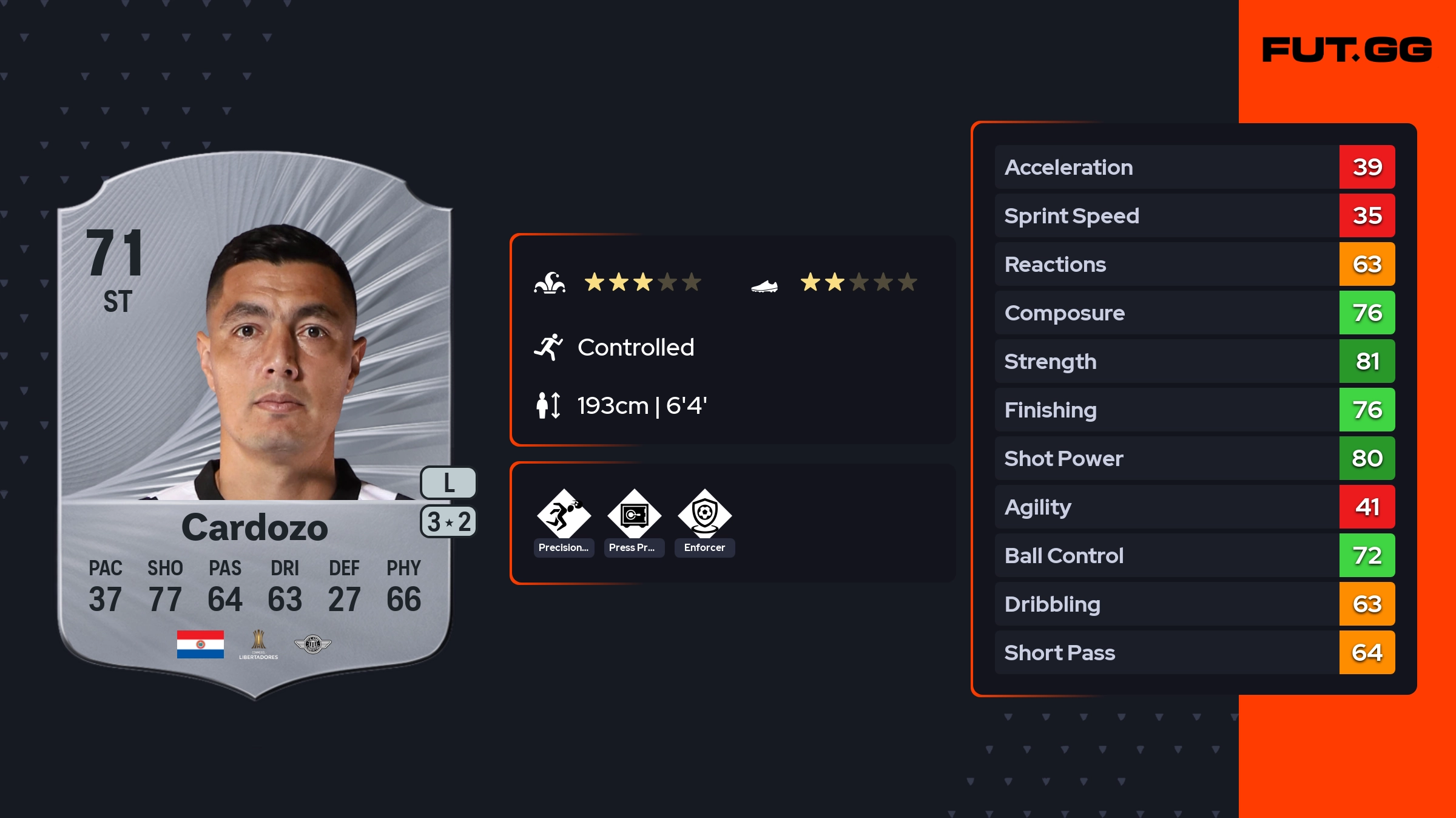The image size is (1456, 818).
Task: Select the Acceleration stat row
Action: coord(1194,167)
